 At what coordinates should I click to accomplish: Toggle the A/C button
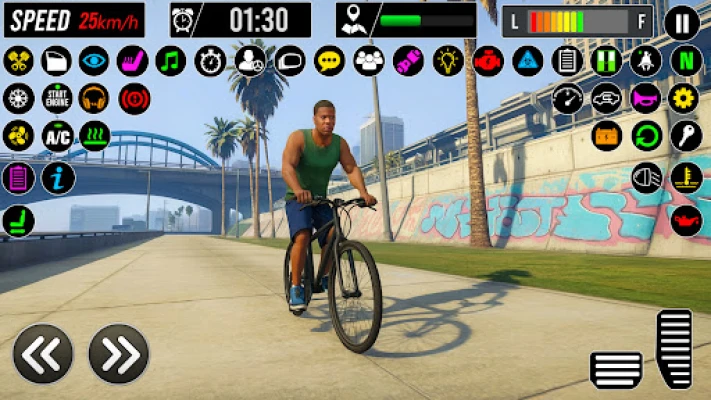pos(56,136)
